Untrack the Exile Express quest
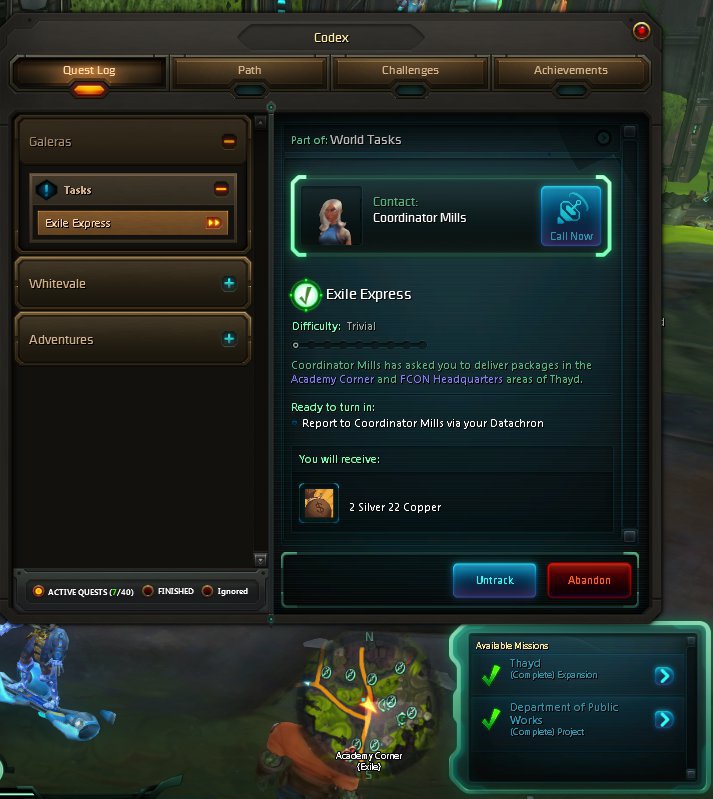713x799 pixels. pyautogui.click(x=496, y=580)
